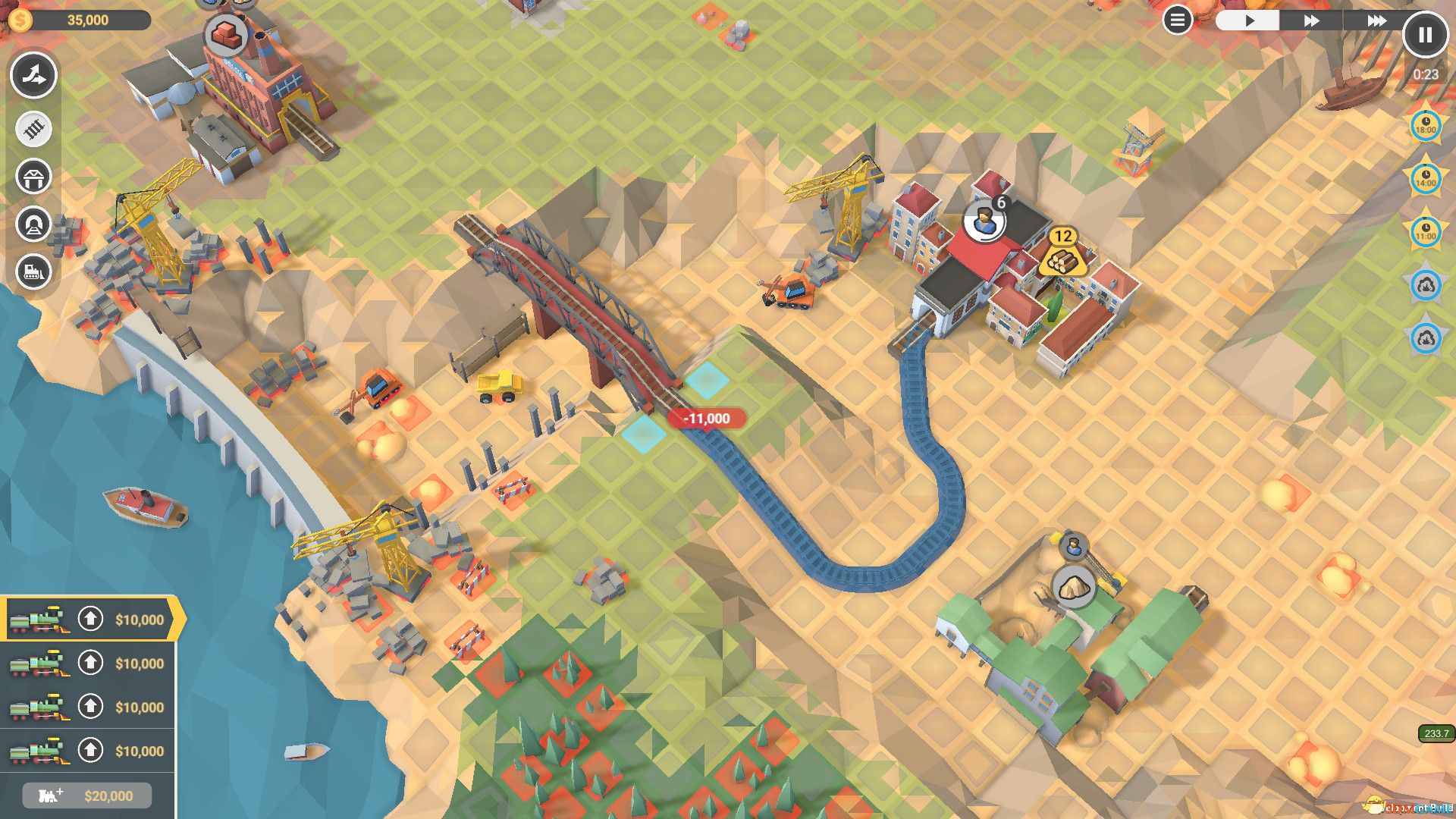Activate the bulldozer demolish tool

(x=33, y=270)
